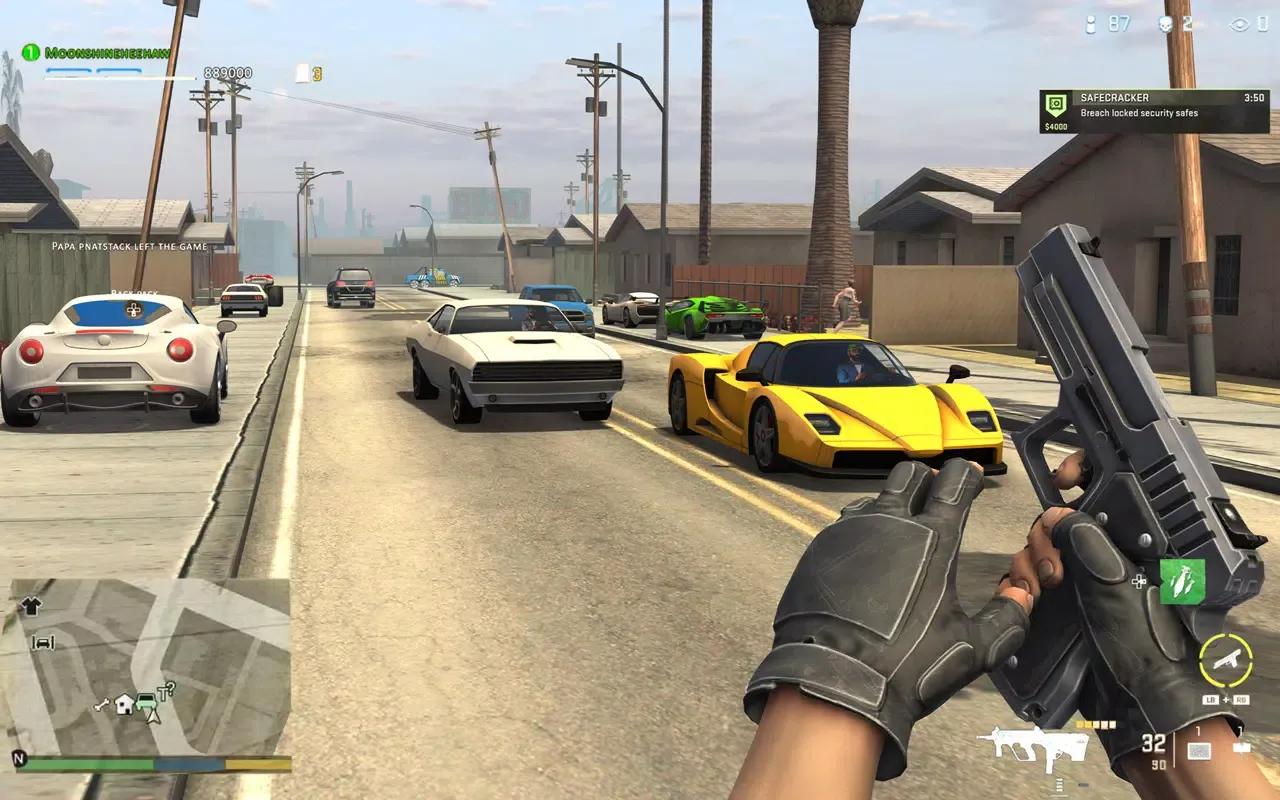This screenshot has height=800, width=1280.
Task: Click the Safecracker safe icon
Action: pos(1056,104)
